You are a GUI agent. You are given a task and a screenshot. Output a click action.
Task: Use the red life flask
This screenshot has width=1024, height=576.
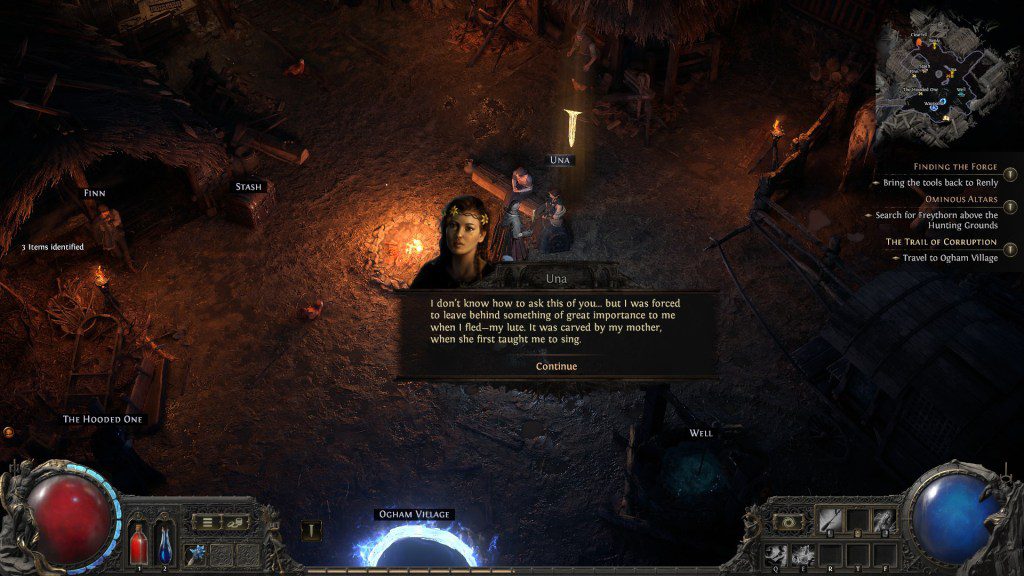(x=139, y=545)
